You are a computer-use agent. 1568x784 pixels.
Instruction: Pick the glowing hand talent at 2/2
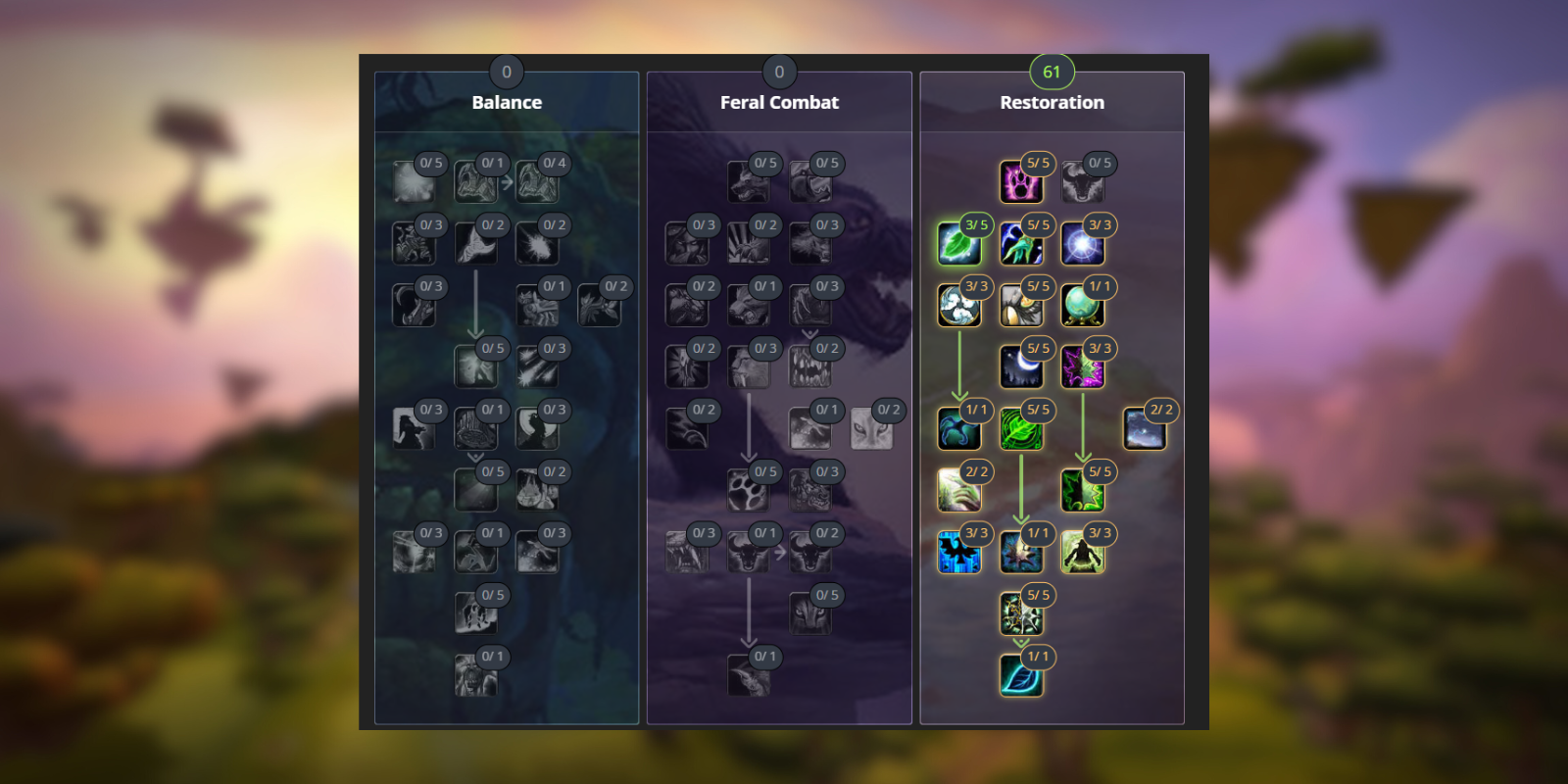(x=958, y=491)
